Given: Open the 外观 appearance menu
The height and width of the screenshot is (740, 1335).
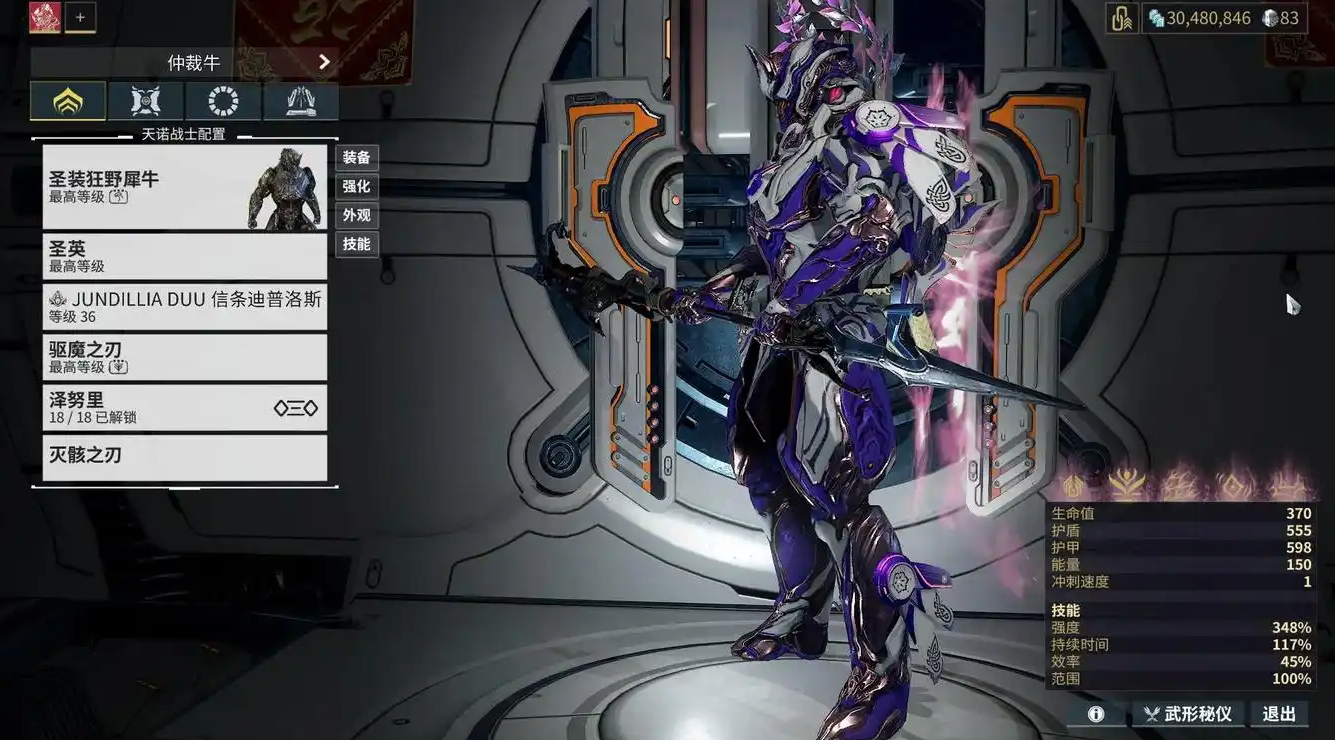Looking at the screenshot, I should point(356,215).
